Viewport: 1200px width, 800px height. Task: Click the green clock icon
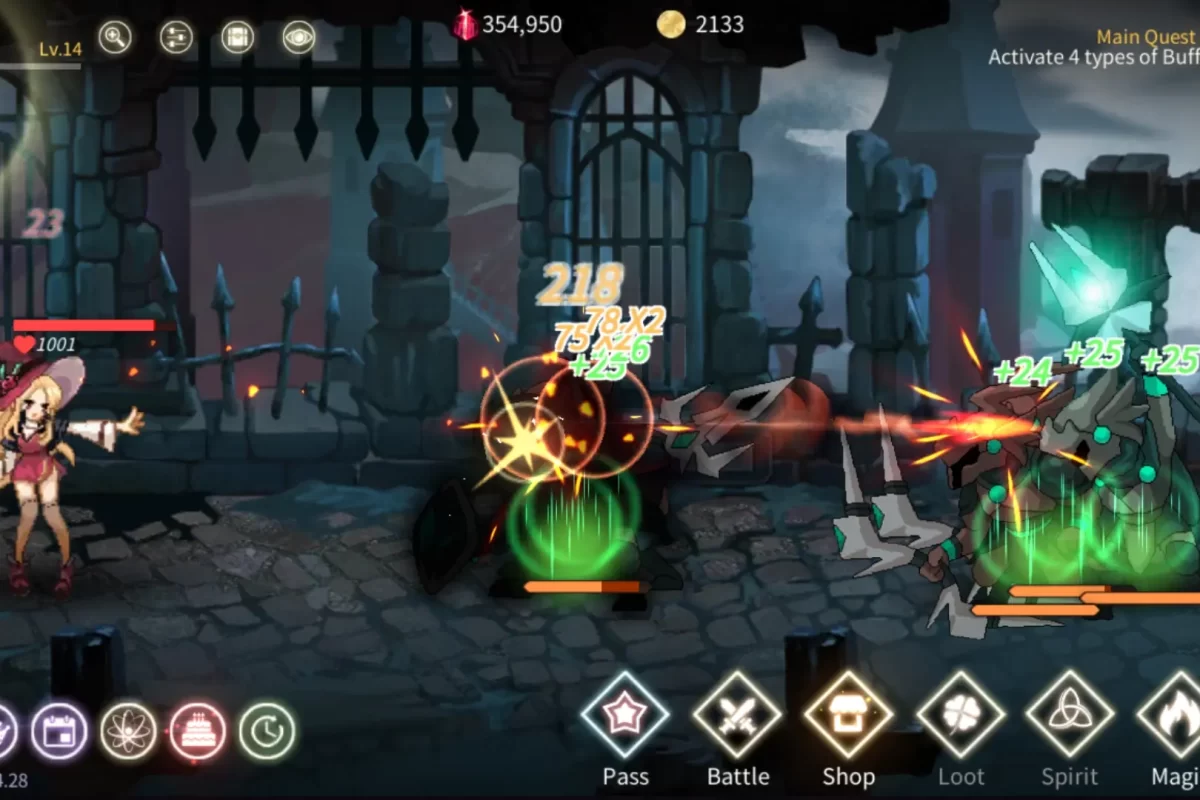point(267,731)
